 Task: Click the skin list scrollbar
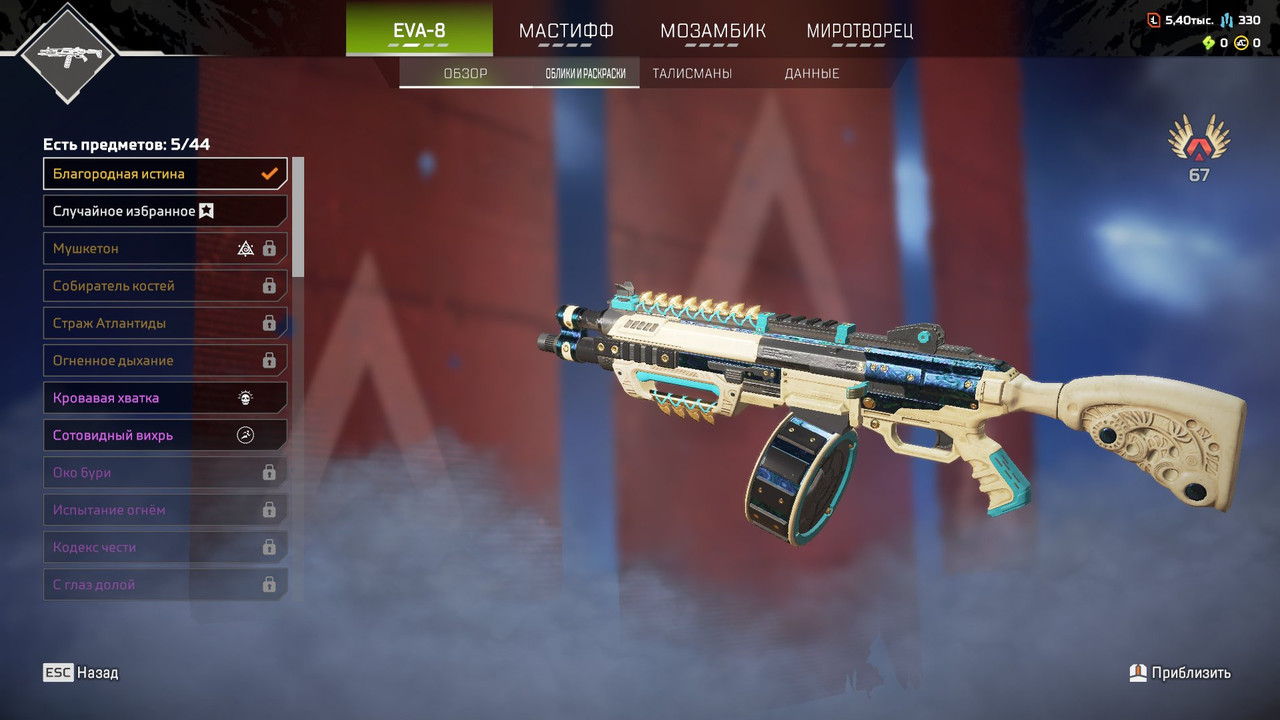pyautogui.click(x=298, y=216)
